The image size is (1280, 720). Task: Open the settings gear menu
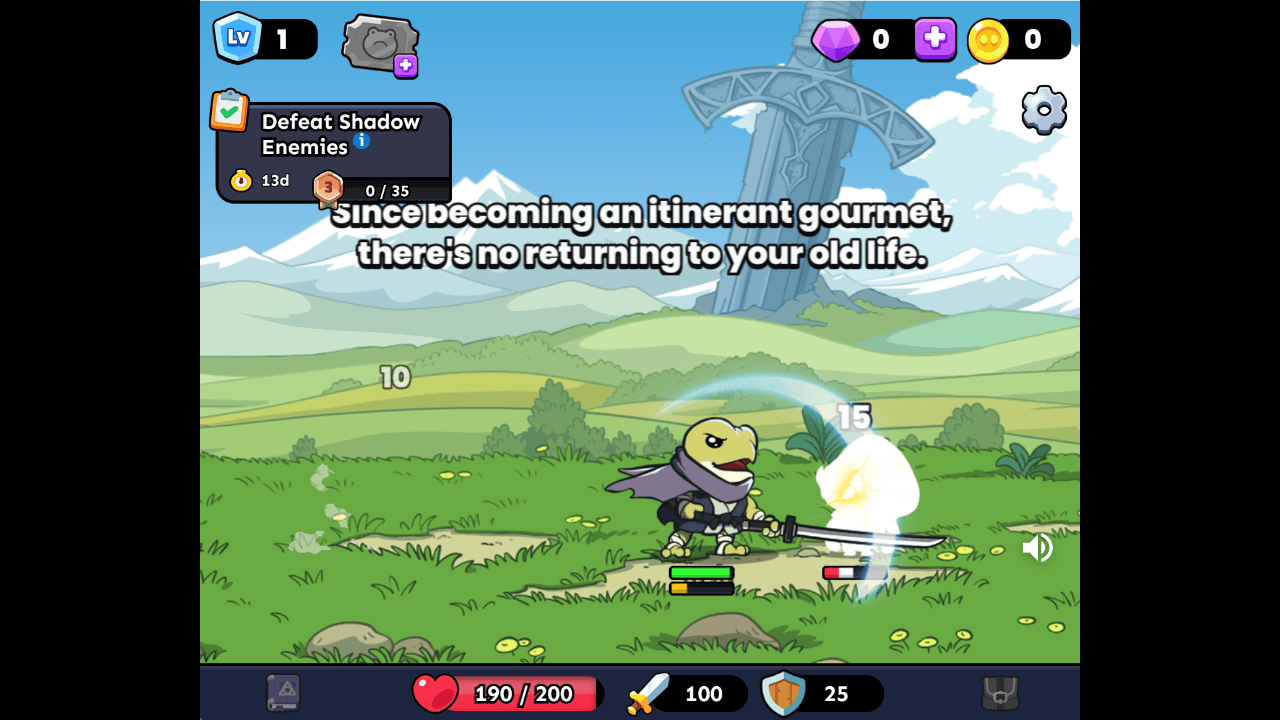[x=1044, y=110]
